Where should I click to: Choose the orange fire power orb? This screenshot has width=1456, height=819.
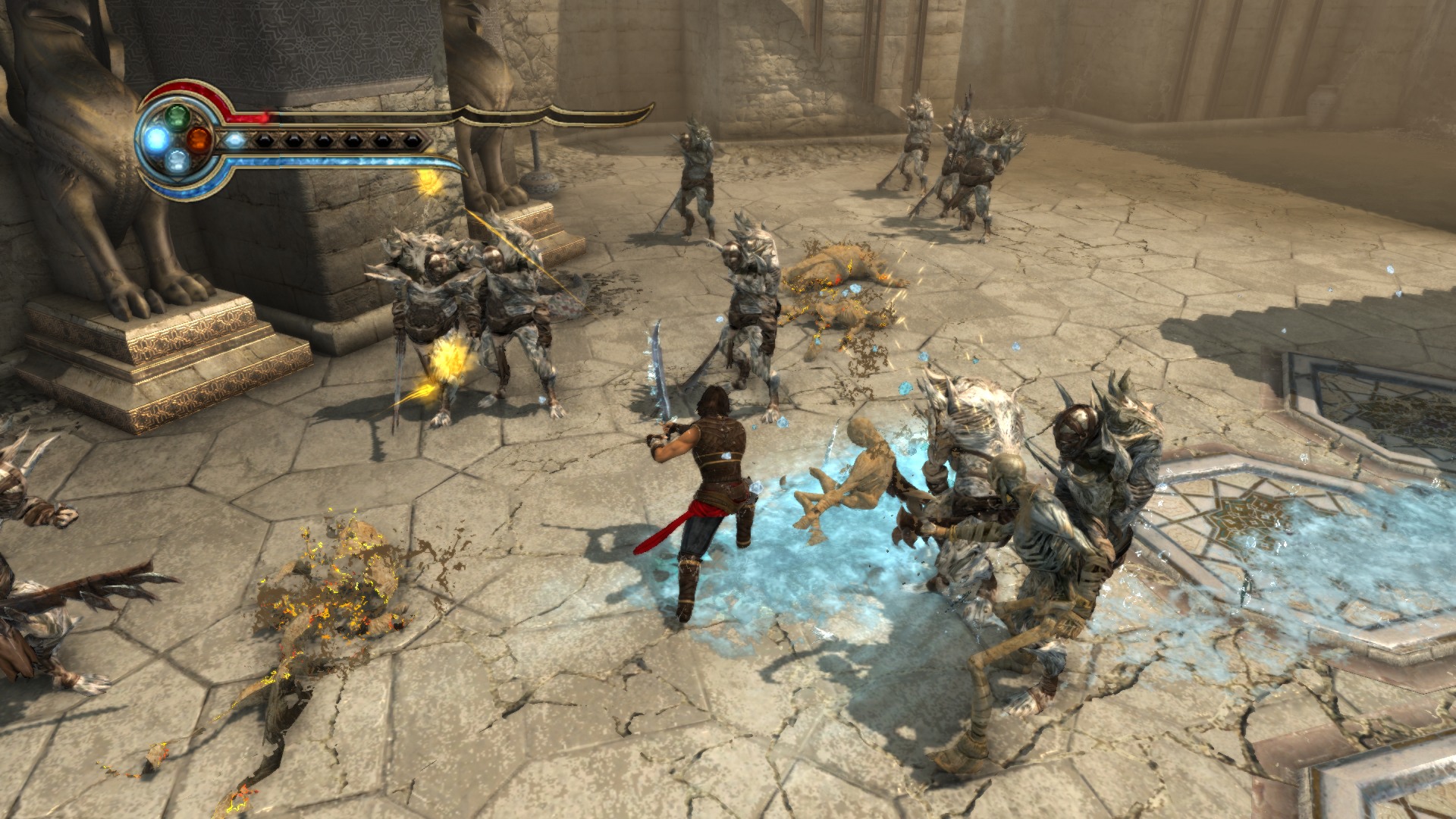[199, 138]
